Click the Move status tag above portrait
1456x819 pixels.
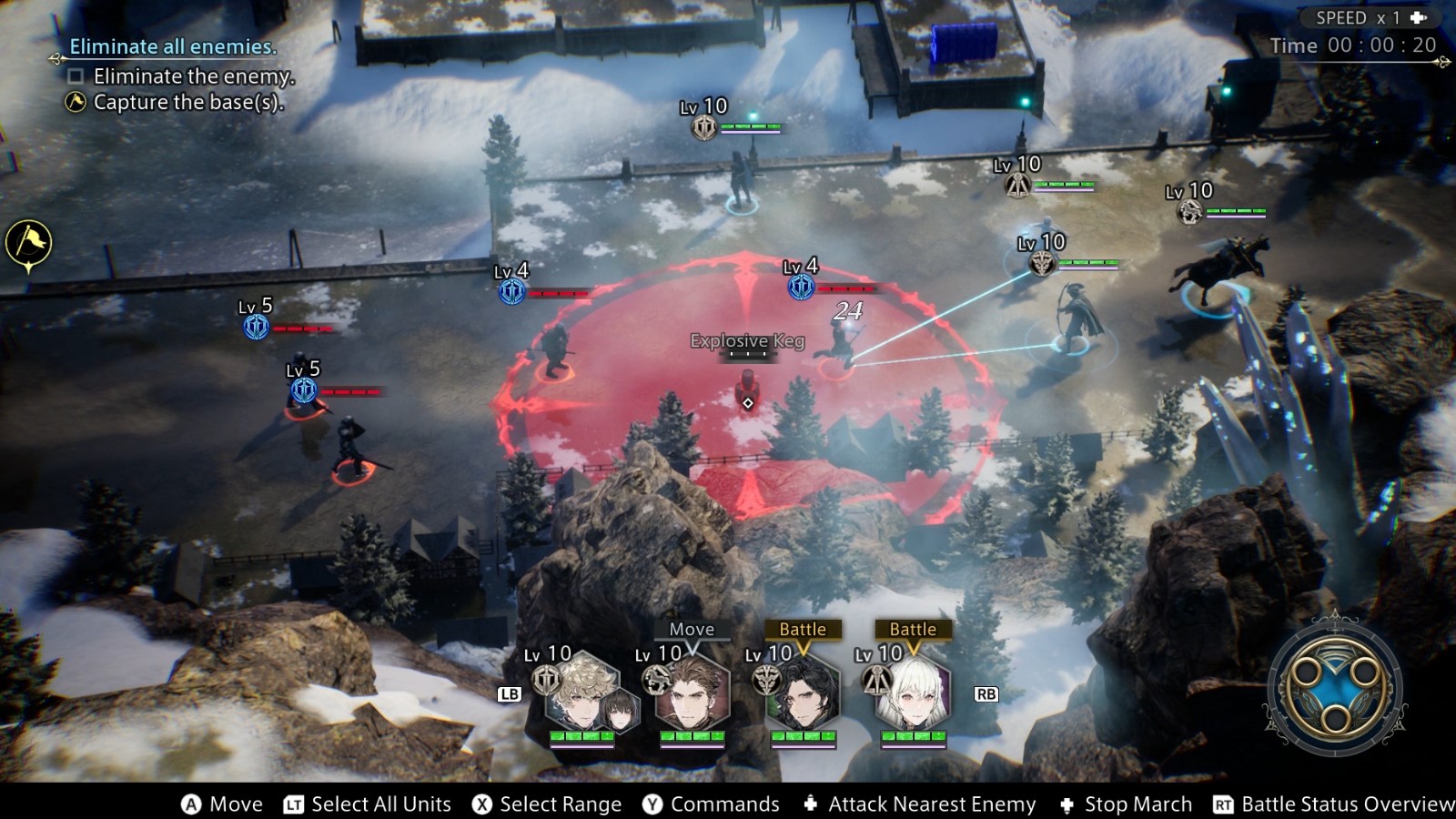[692, 629]
